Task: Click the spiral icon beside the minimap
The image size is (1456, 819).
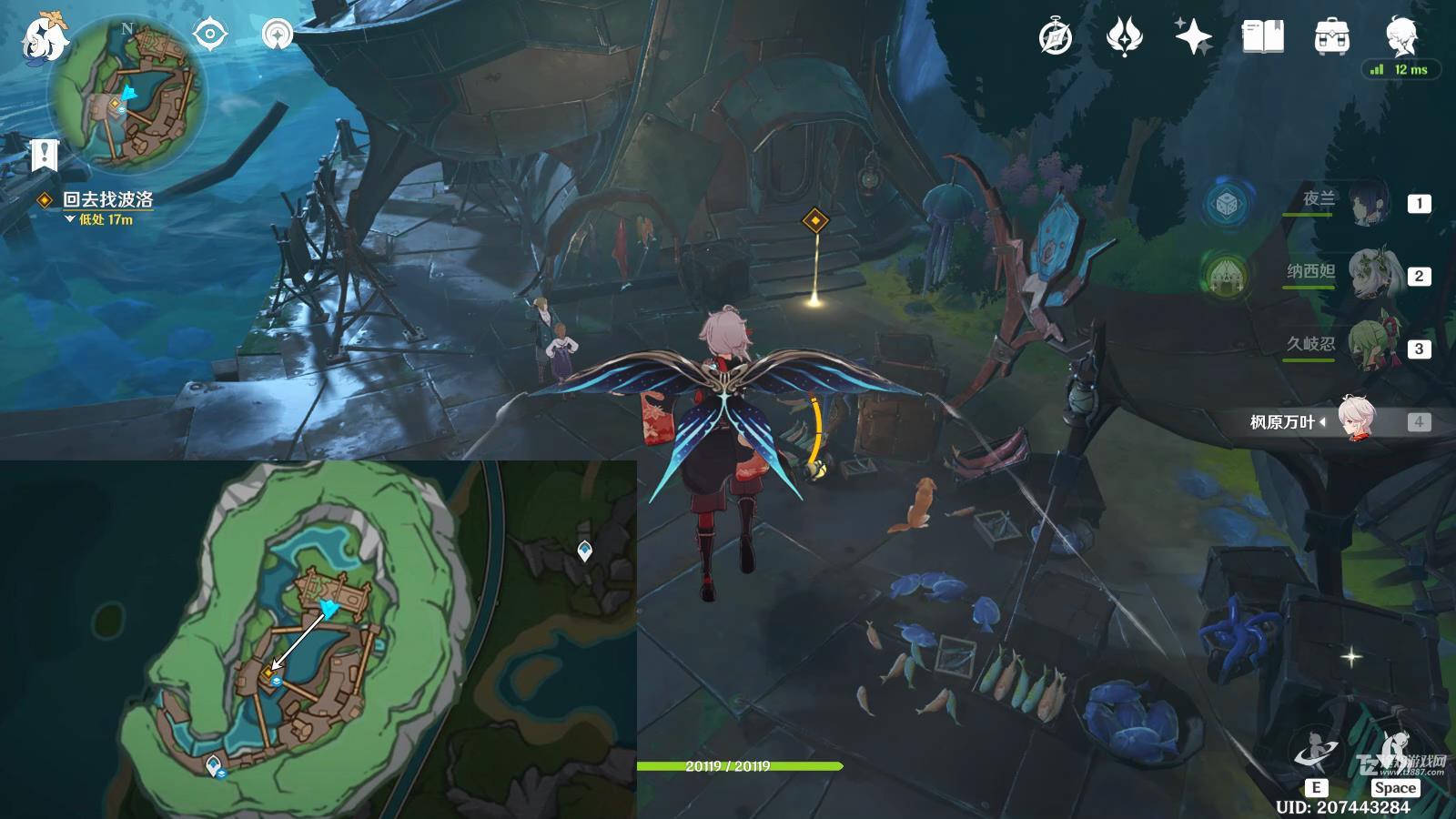Action: click(277, 35)
